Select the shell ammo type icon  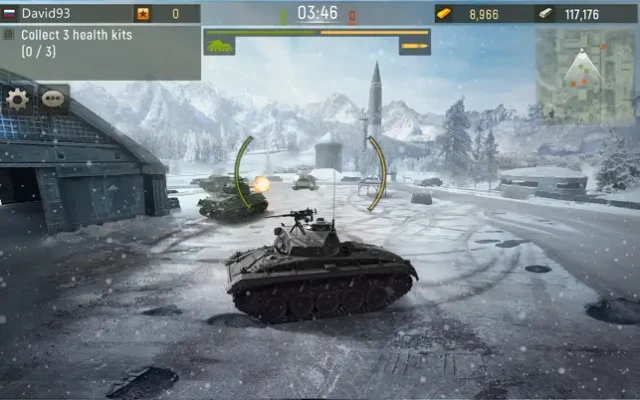point(414,46)
